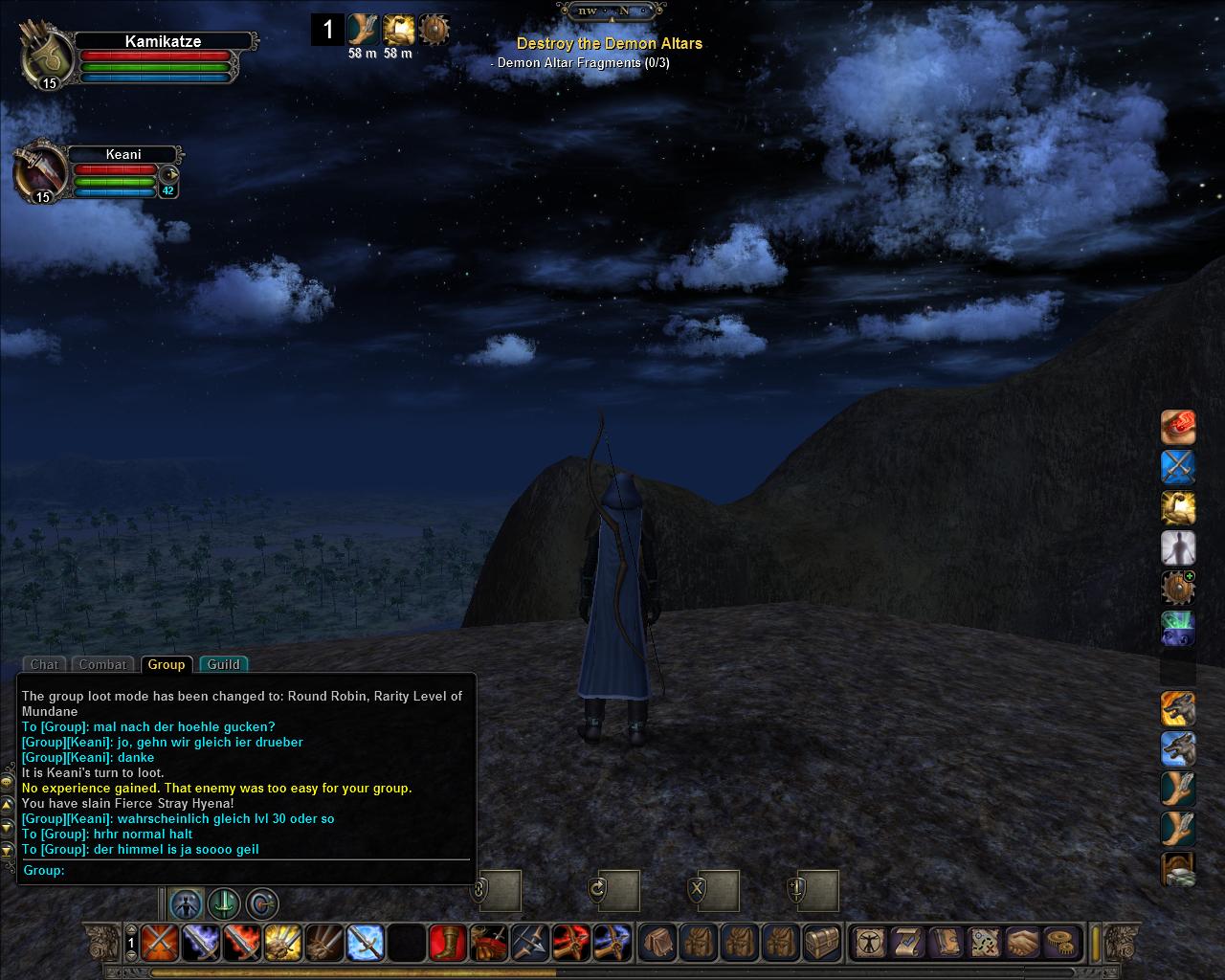The width and height of the screenshot is (1225, 980).
Task: Open the Combat chat tab
Action: coord(102,664)
